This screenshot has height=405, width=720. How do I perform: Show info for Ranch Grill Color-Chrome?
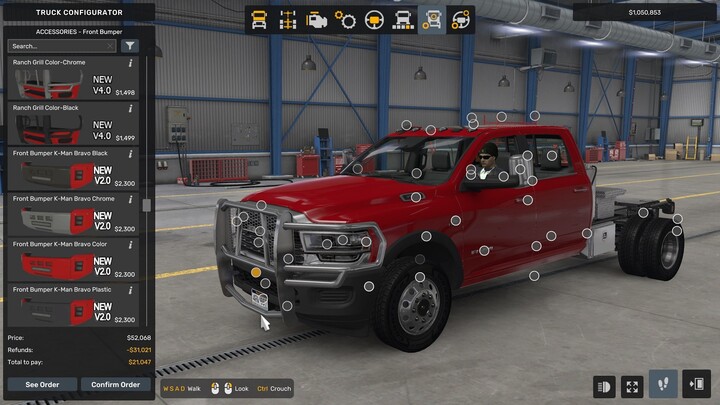click(x=131, y=63)
